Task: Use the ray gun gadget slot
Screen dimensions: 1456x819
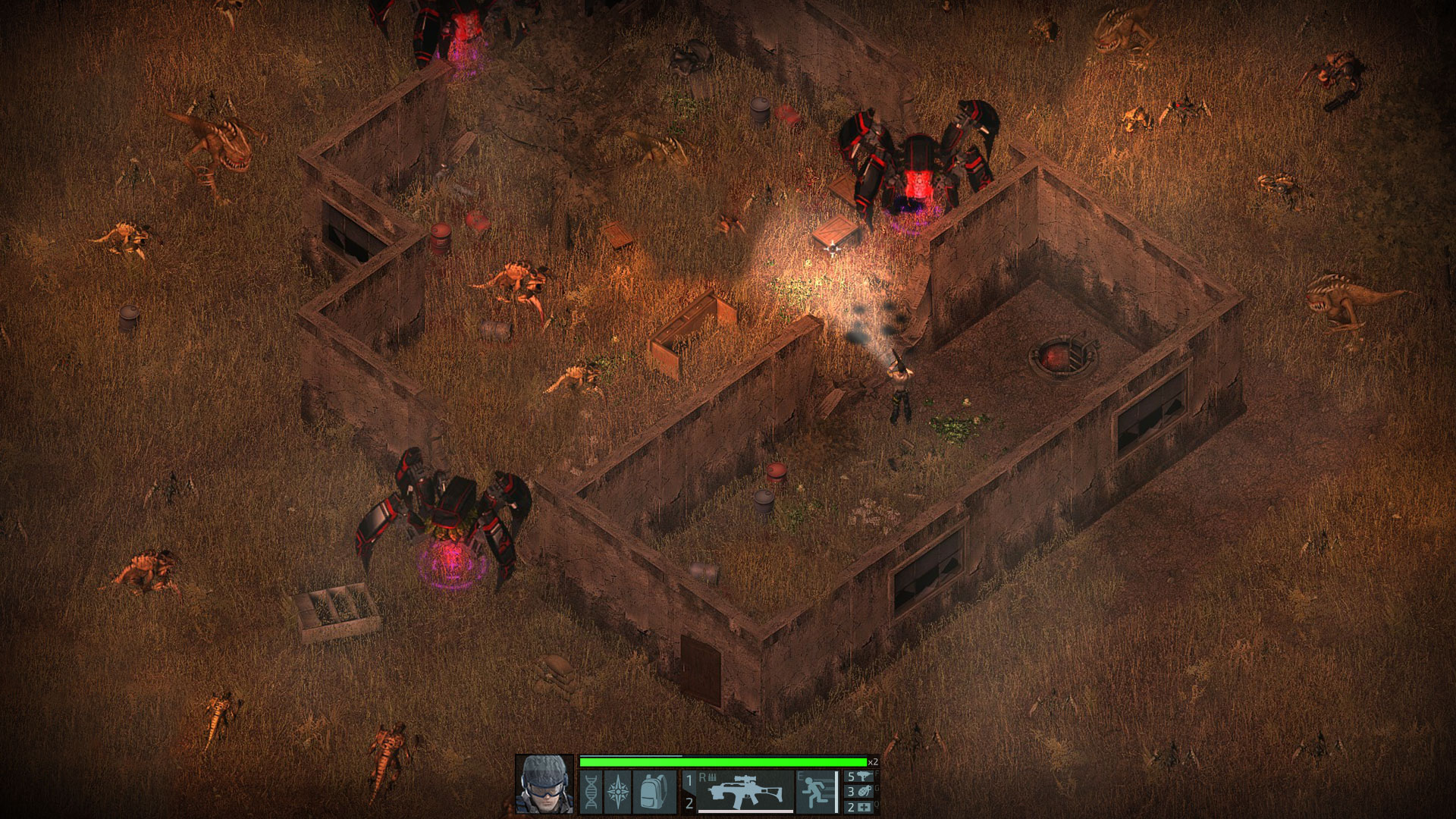Action: click(x=861, y=777)
